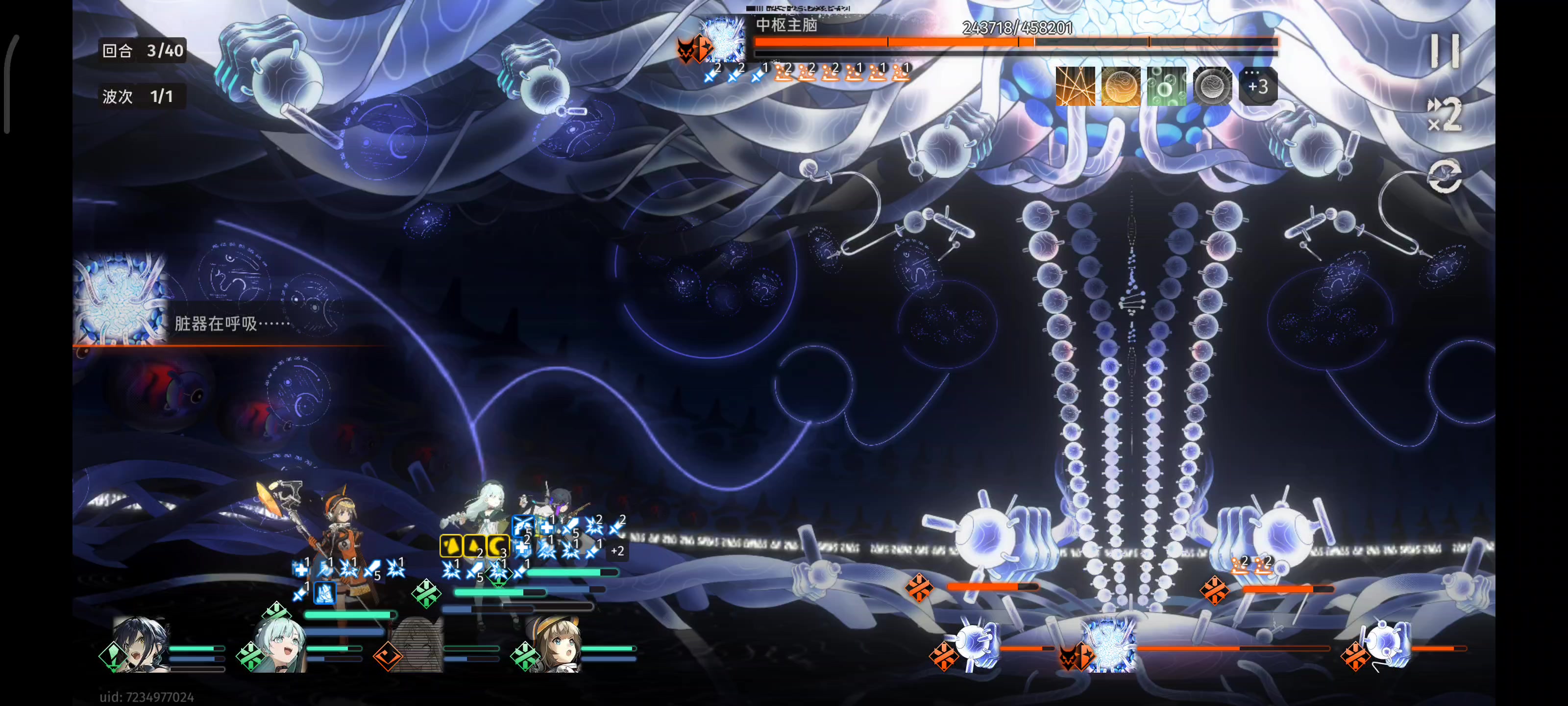Viewport: 1568px width, 706px height.
Task: Inspect the golden orb boss skill
Action: 1121,86
